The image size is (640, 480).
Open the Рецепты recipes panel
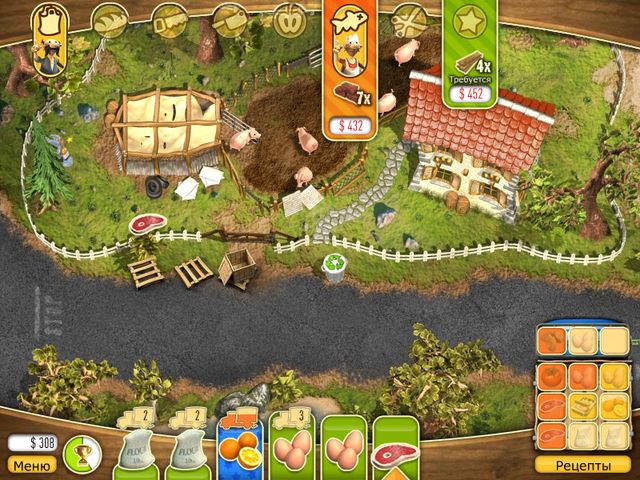(582, 464)
